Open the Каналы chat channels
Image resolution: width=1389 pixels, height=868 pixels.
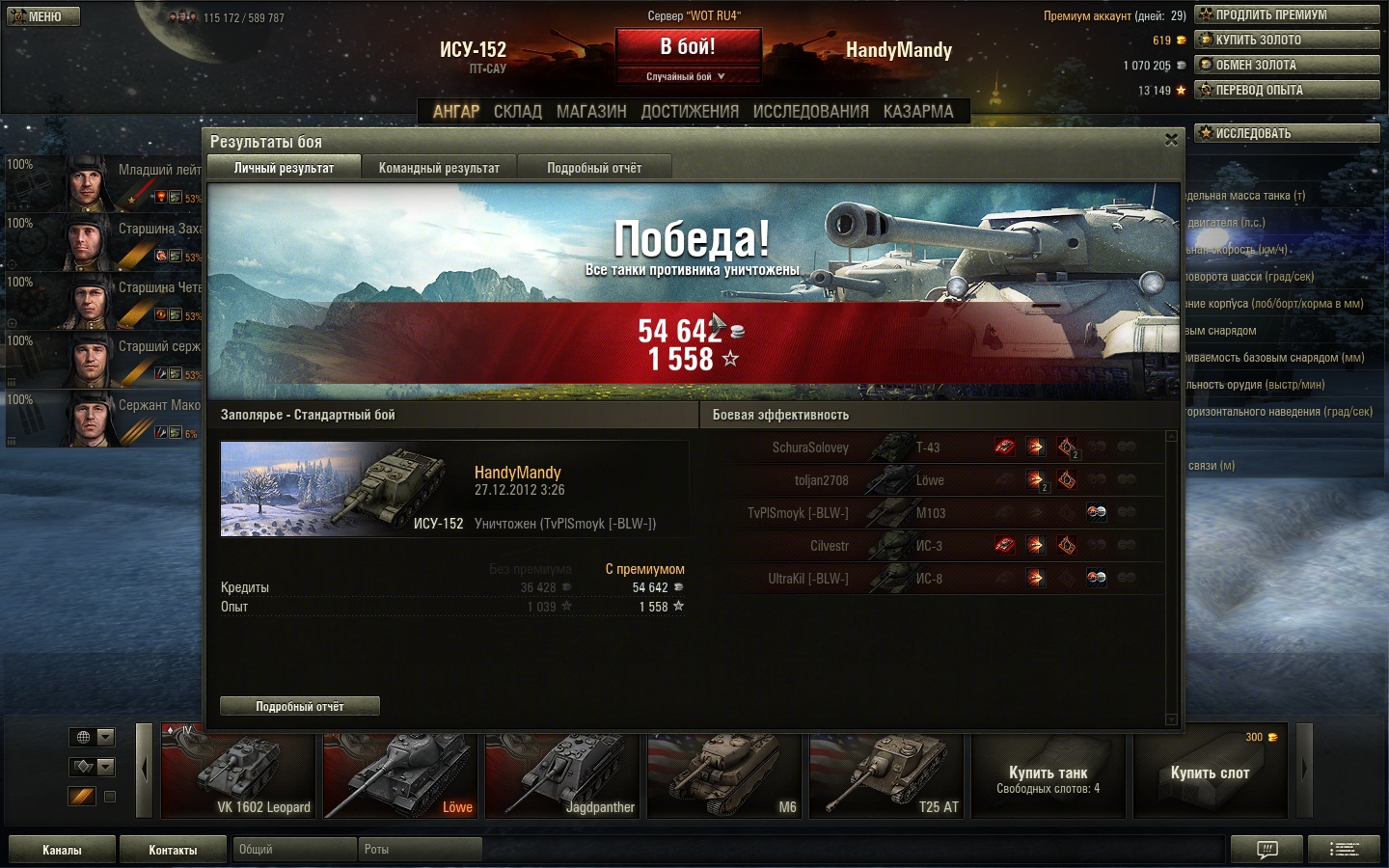tap(62, 850)
